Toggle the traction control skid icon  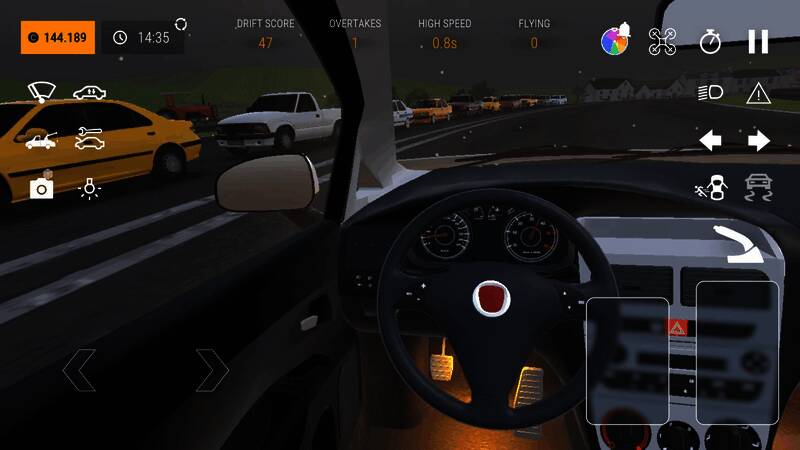[759, 187]
